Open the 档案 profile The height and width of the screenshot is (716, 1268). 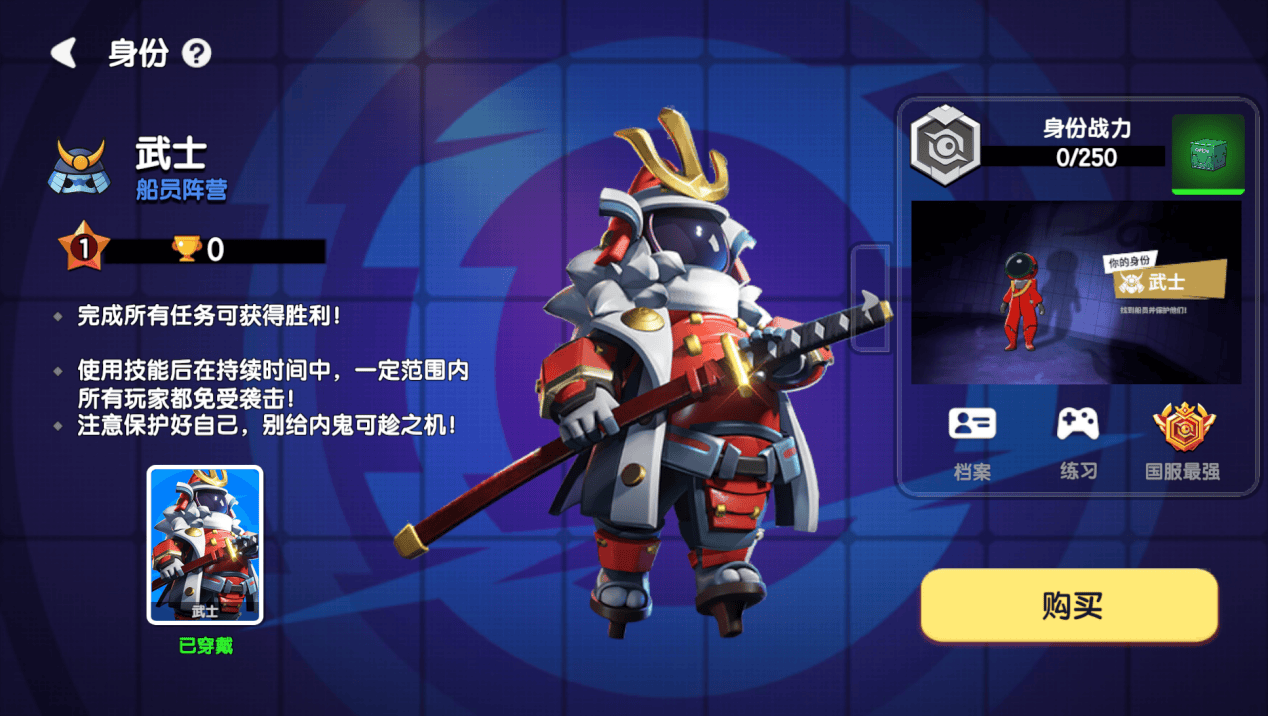[972, 439]
